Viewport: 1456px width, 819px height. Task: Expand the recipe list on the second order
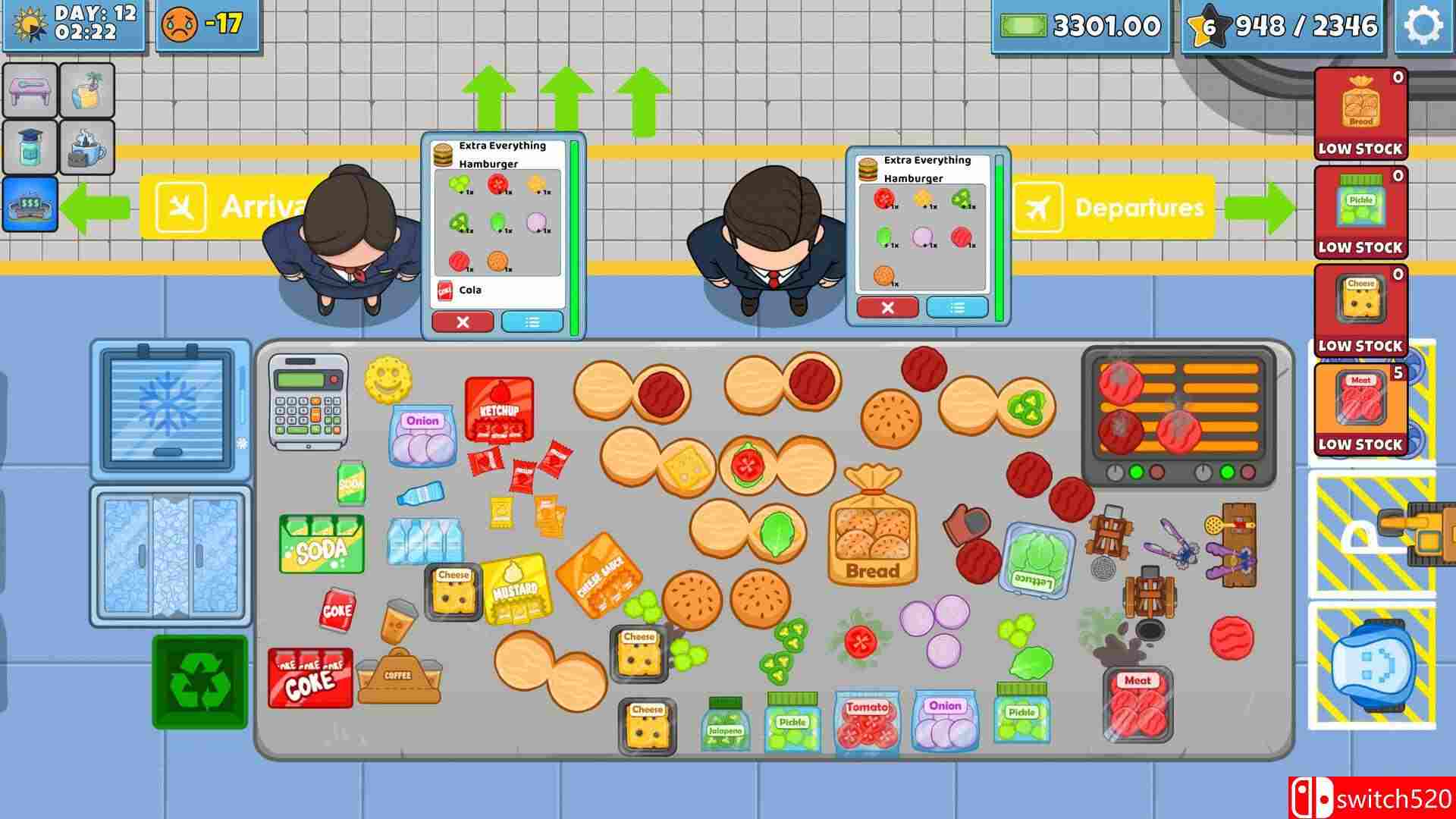pyautogui.click(x=957, y=308)
